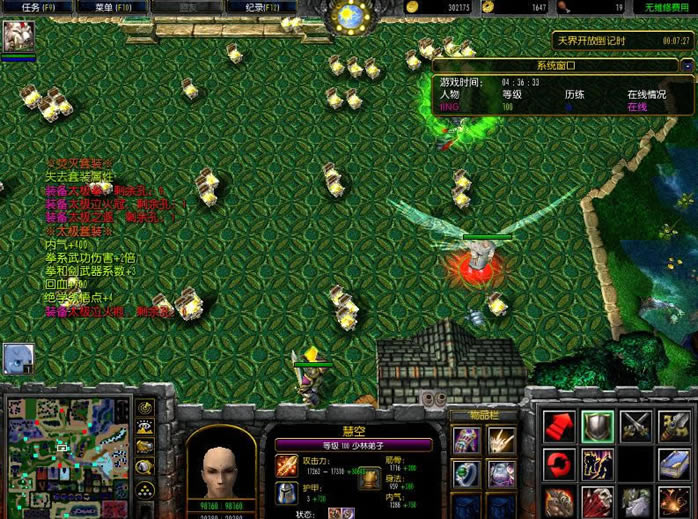This screenshot has width=698, height=519.
Task: Select the hero portrait icon at top-left
Action: pyautogui.click(x=18, y=37)
